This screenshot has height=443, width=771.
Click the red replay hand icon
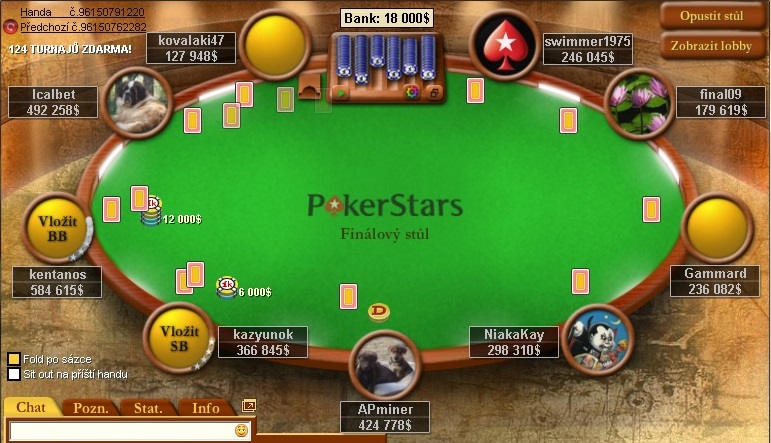(x=11, y=27)
